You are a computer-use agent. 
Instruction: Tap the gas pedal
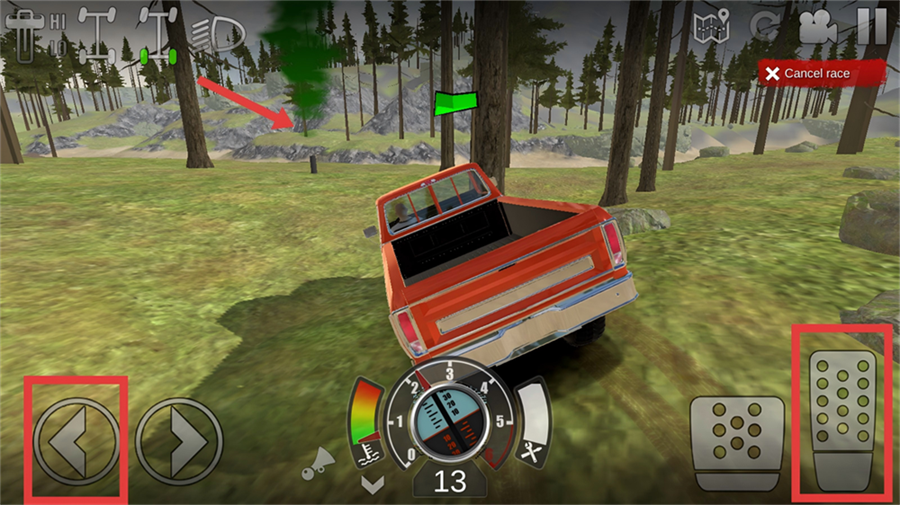(x=843, y=420)
